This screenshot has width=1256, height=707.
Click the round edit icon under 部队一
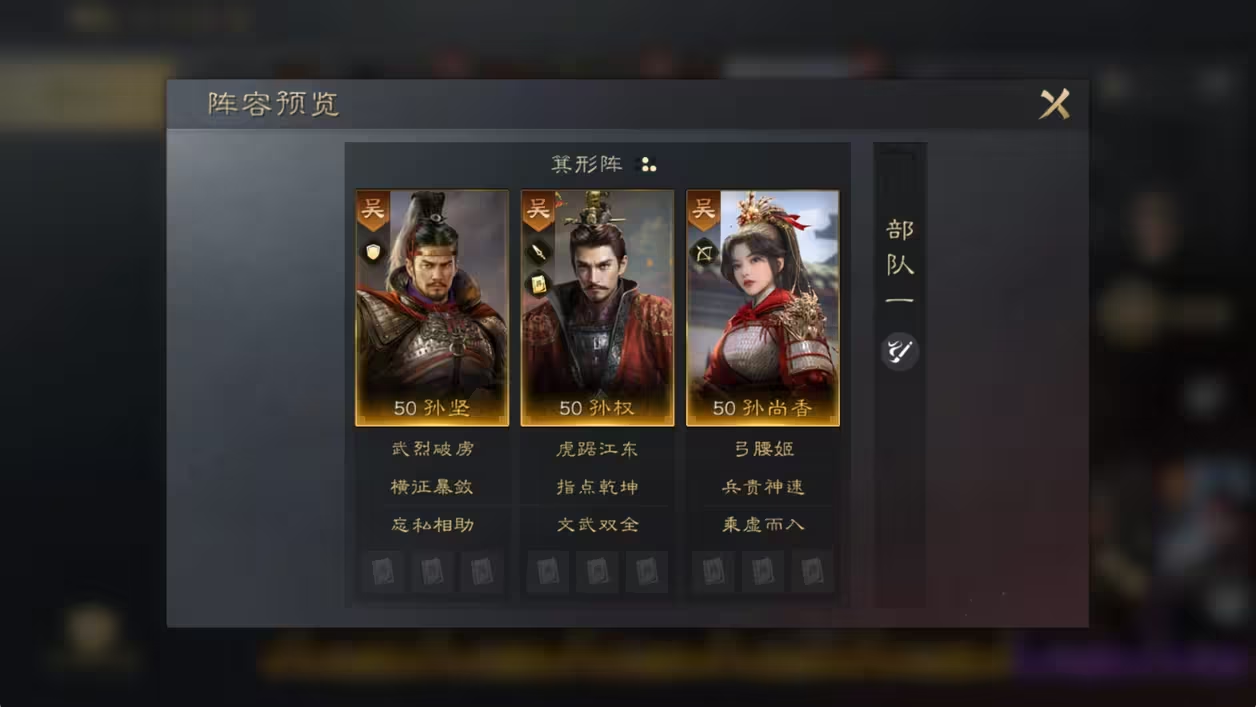pos(900,351)
